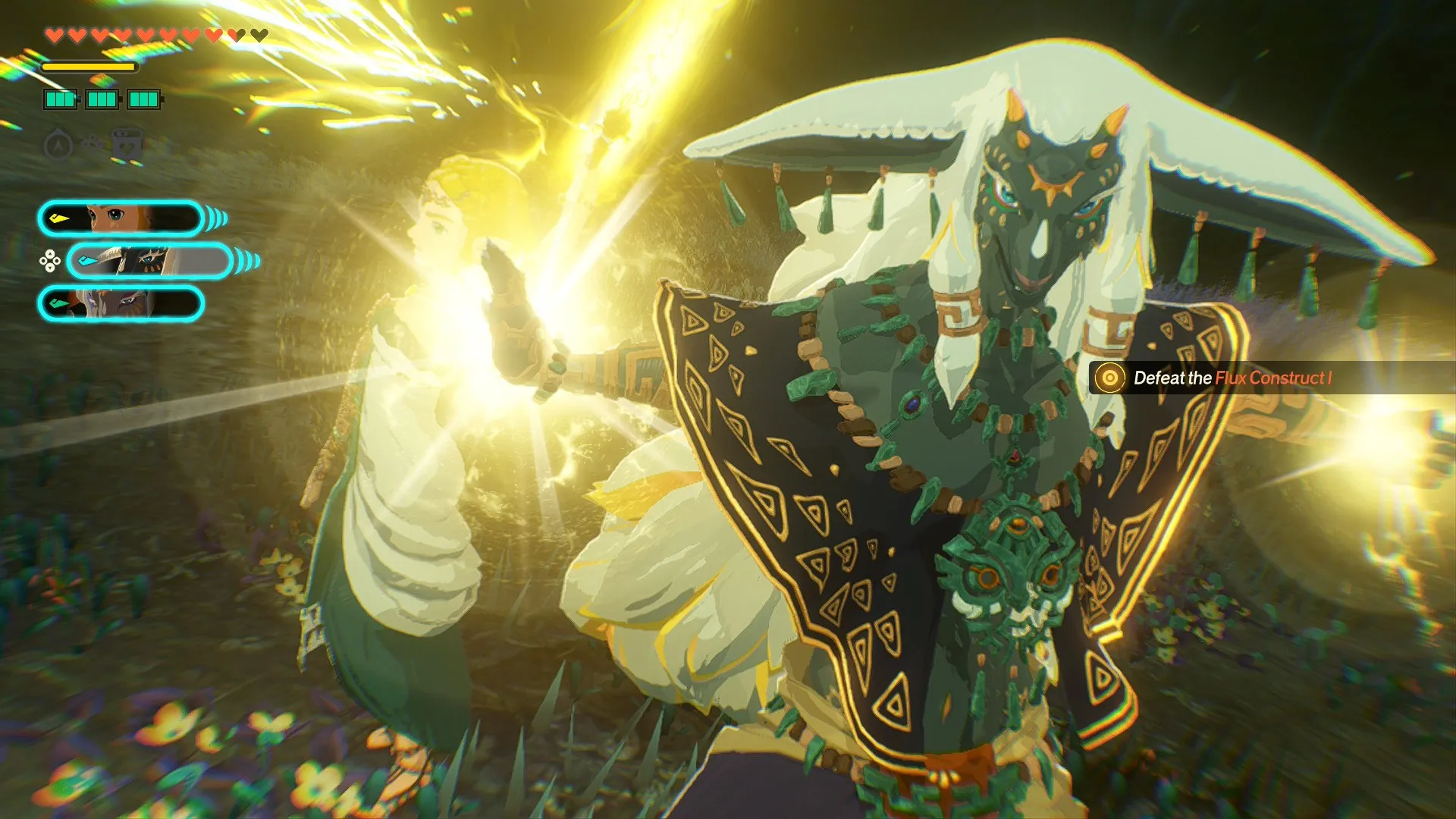Image resolution: width=1456 pixels, height=819 pixels.
Task: Toggle the first heart in the health row
Action: tap(55, 34)
